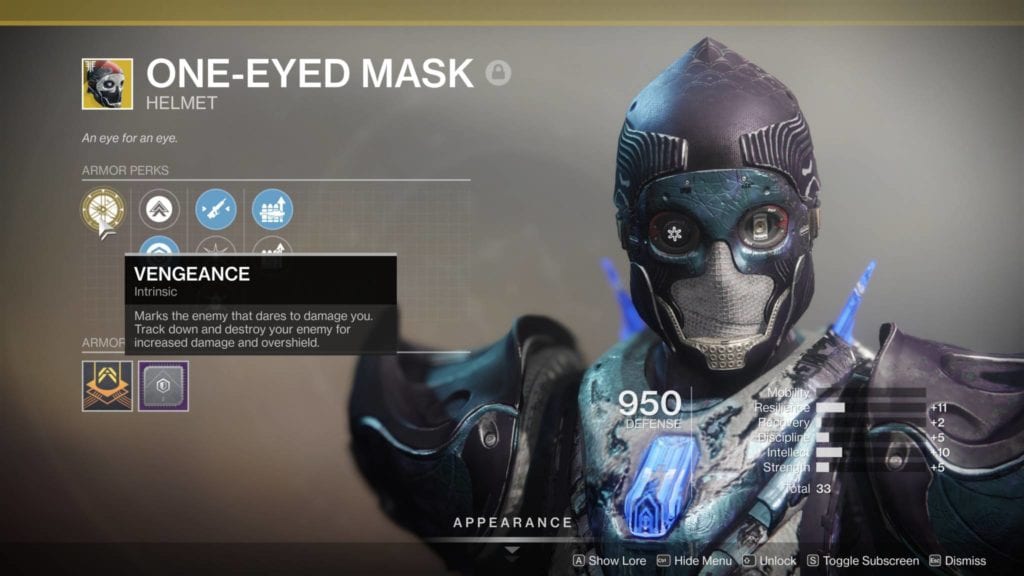Select the purple-bordered armor mod slot
Image resolution: width=1024 pixels, height=576 pixels.
[x=163, y=386]
